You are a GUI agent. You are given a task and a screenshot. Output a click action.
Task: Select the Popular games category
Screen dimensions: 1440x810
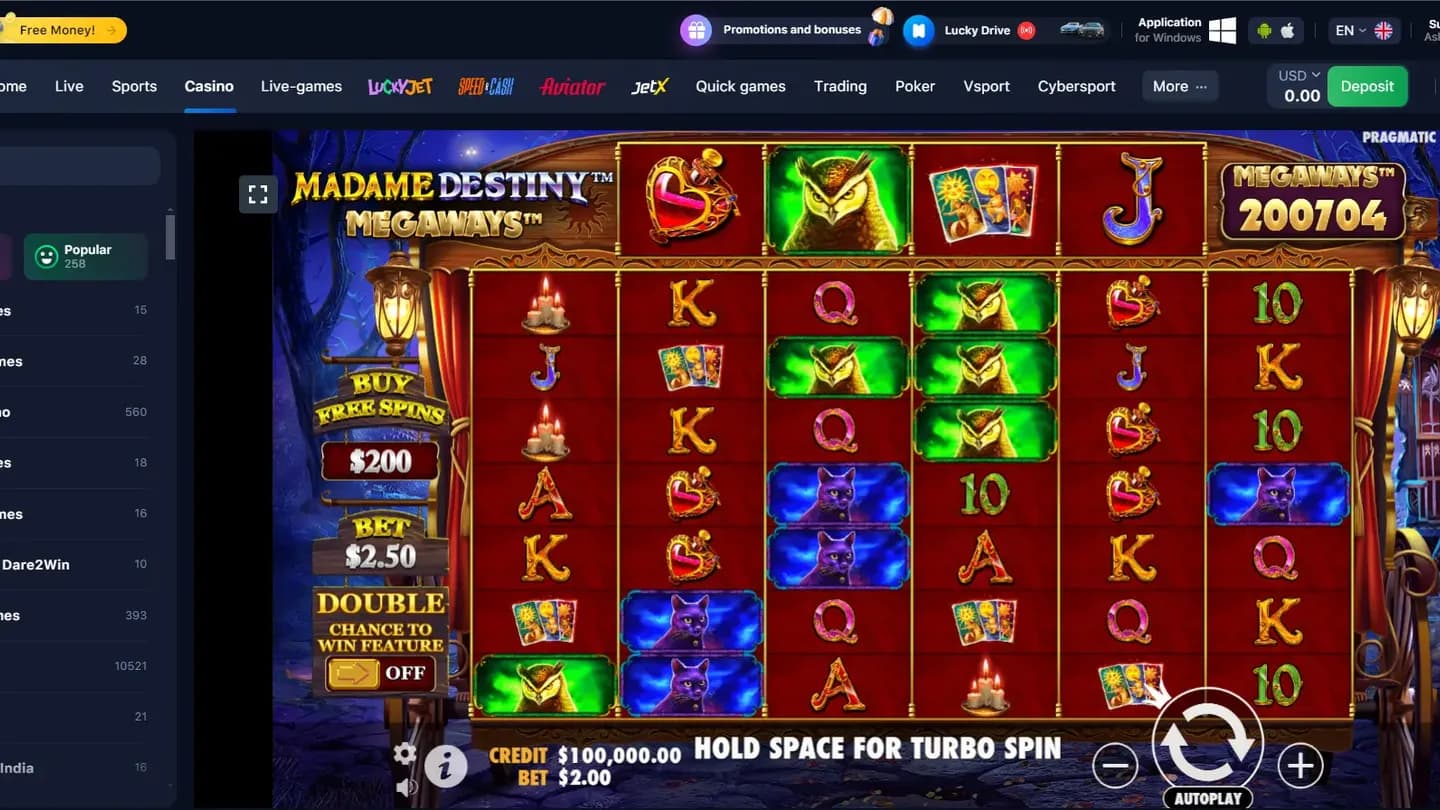coord(86,256)
